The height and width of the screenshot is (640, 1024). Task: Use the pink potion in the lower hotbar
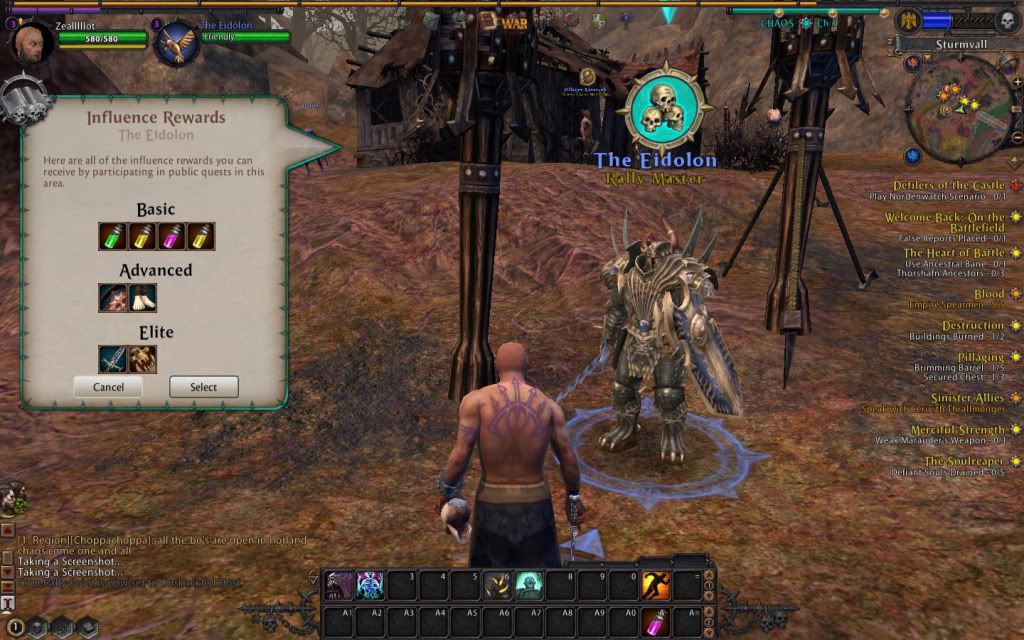[x=655, y=619]
